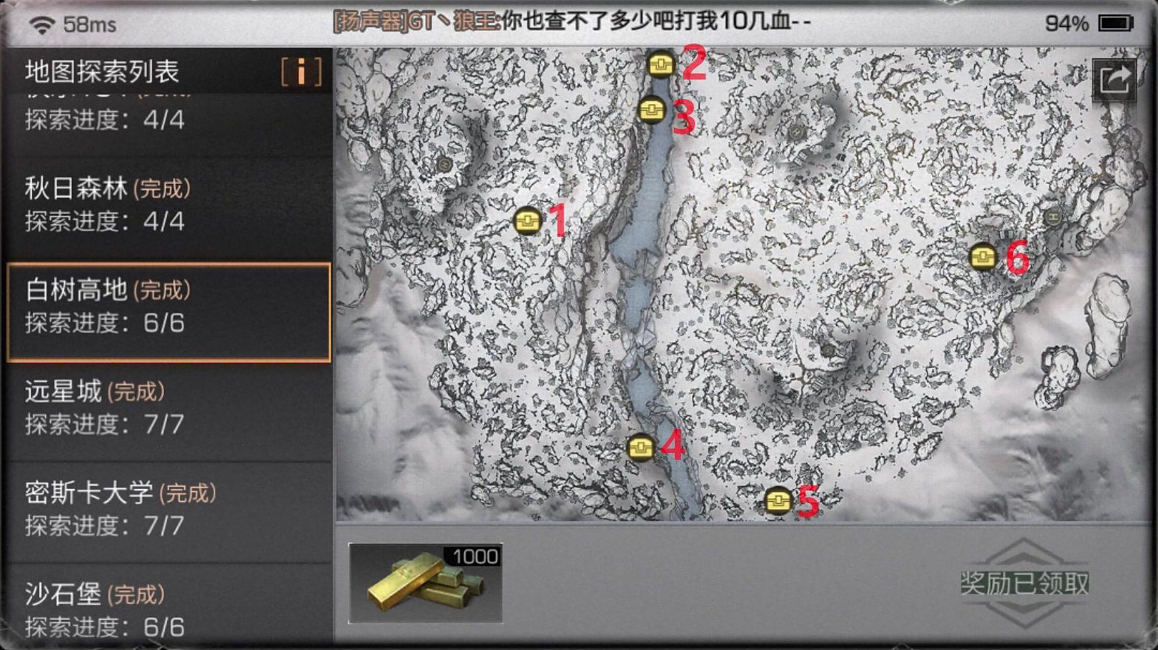Tap treasure chest marker number 3
The image size is (1158, 650).
pyautogui.click(x=652, y=109)
